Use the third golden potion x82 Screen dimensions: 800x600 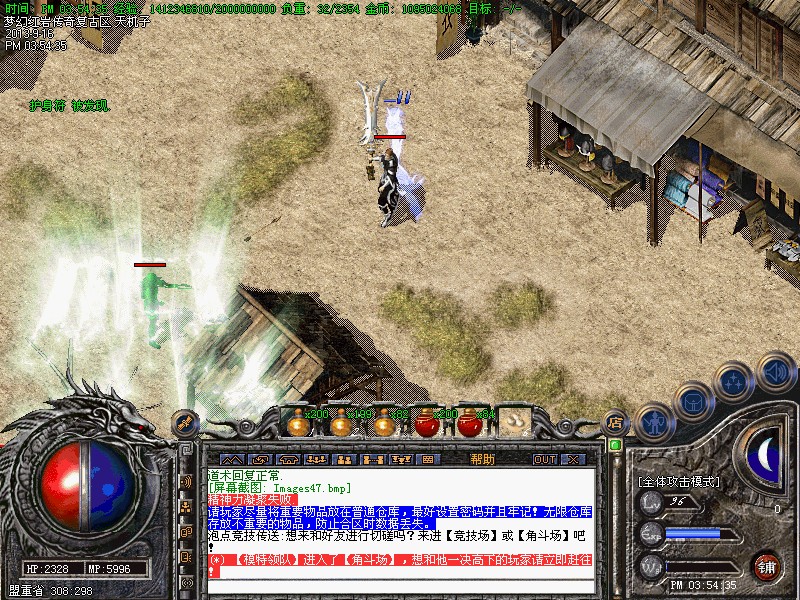pos(383,423)
